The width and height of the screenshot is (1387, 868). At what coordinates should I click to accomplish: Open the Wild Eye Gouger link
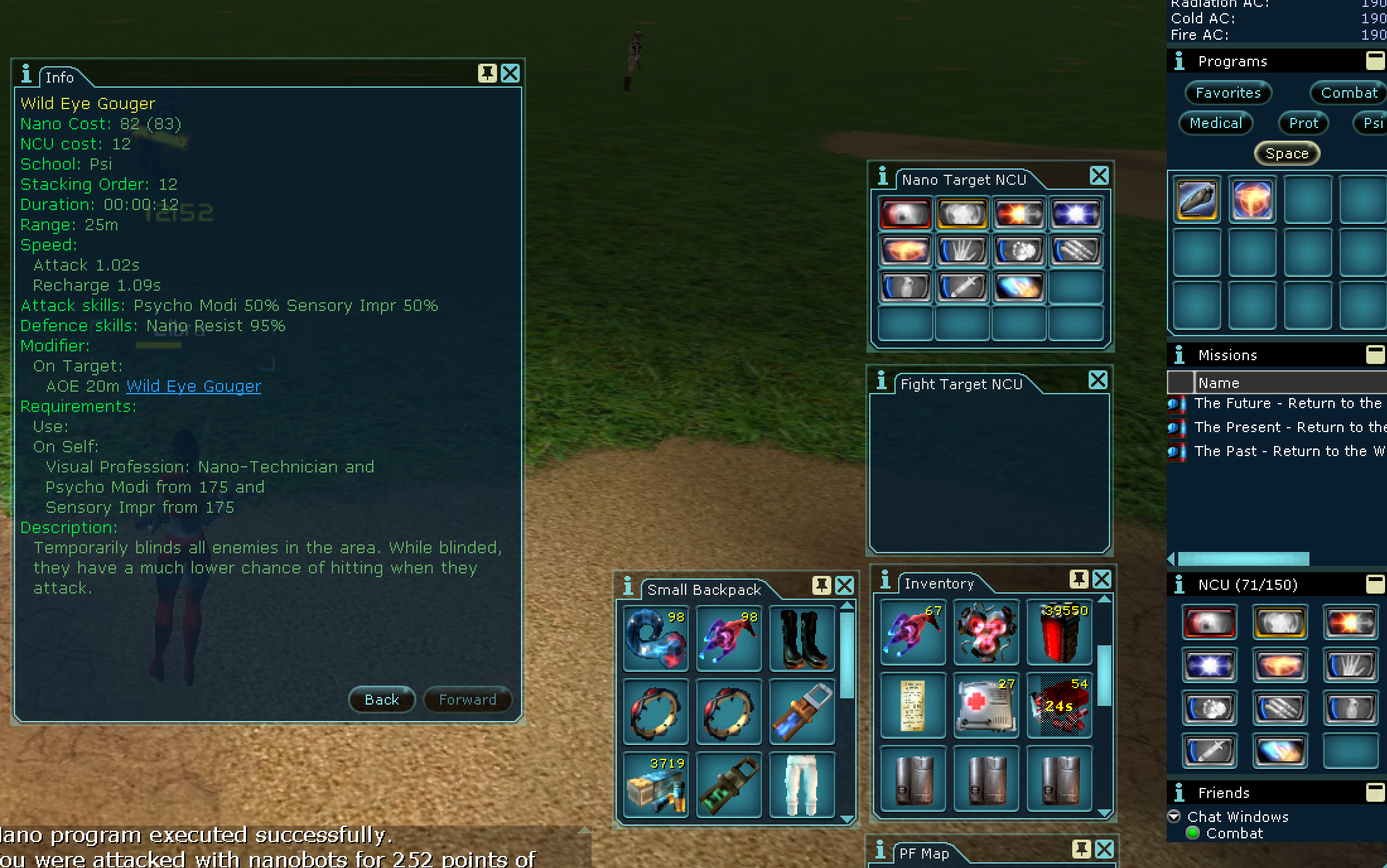click(193, 386)
